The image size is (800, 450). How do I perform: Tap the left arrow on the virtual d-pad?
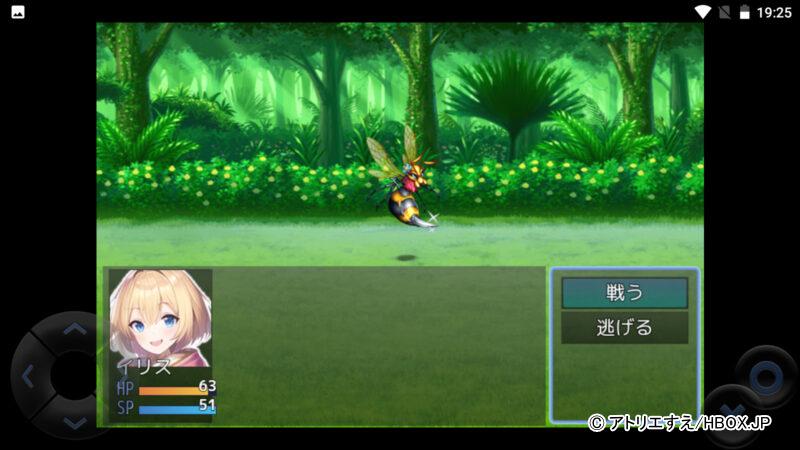tap(28, 377)
